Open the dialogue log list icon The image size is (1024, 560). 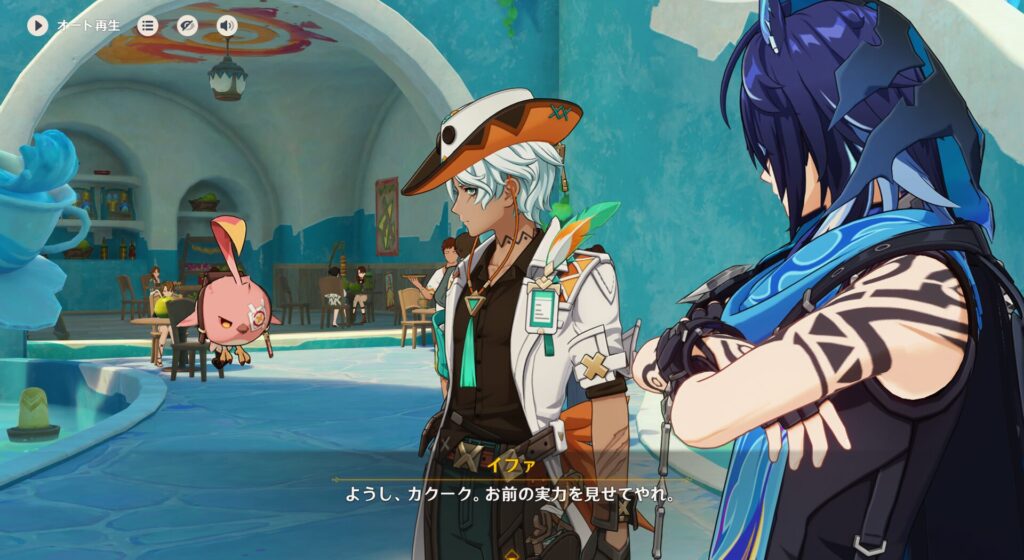(x=148, y=25)
